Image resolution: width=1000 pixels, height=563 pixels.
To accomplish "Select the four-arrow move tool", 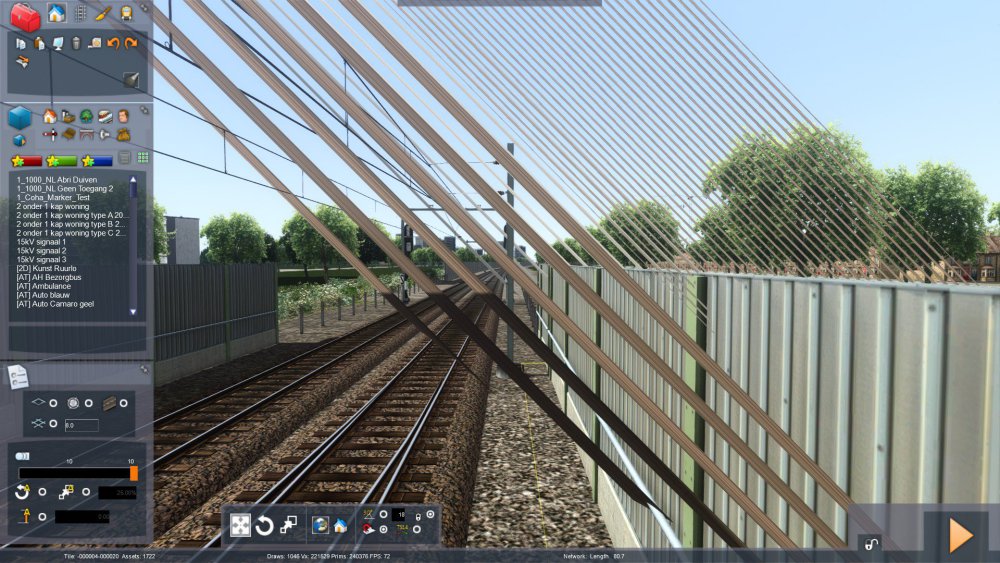I will pos(240,525).
